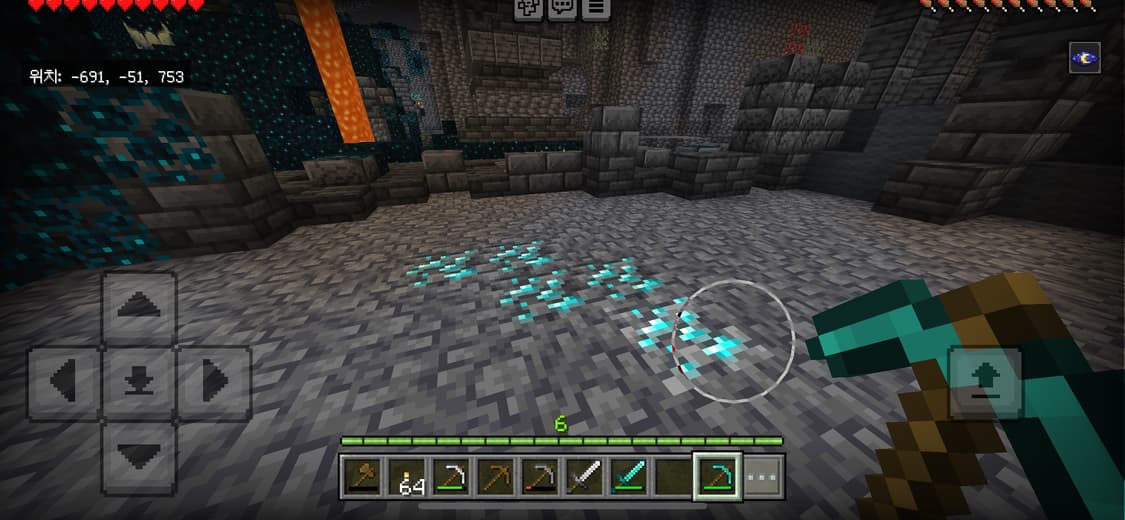The height and width of the screenshot is (520, 1125).
Task: Toggle the sneak button in the D-pad center
Action: 139,383
